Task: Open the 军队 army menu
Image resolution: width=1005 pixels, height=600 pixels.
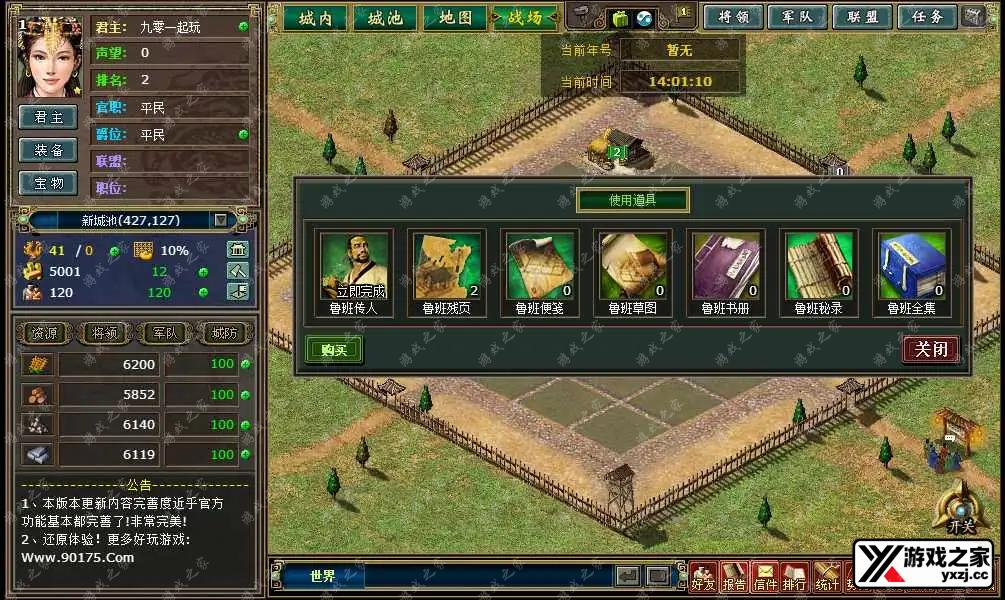Action: tap(798, 17)
